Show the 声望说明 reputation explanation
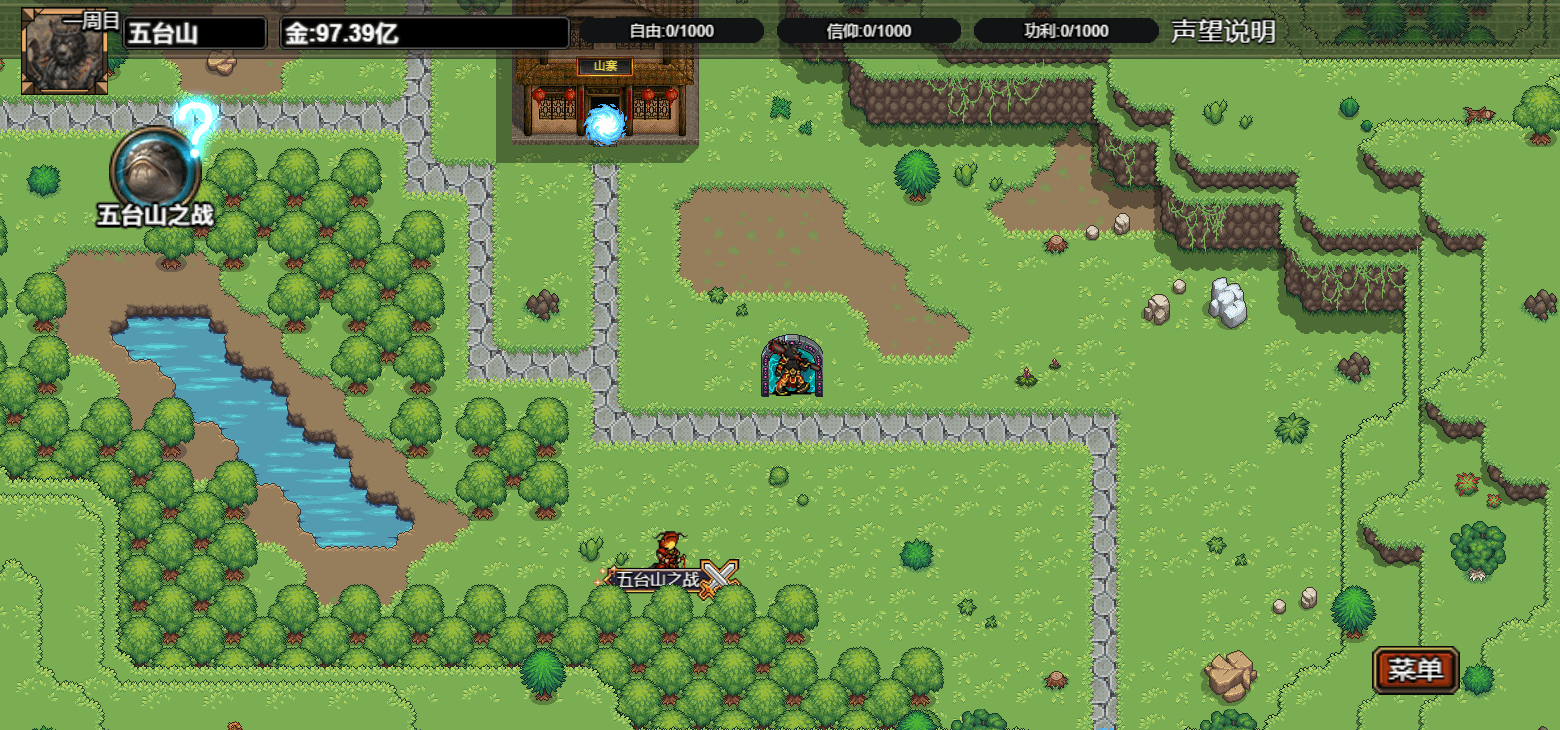This screenshot has height=730, width=1560. 1223,31
